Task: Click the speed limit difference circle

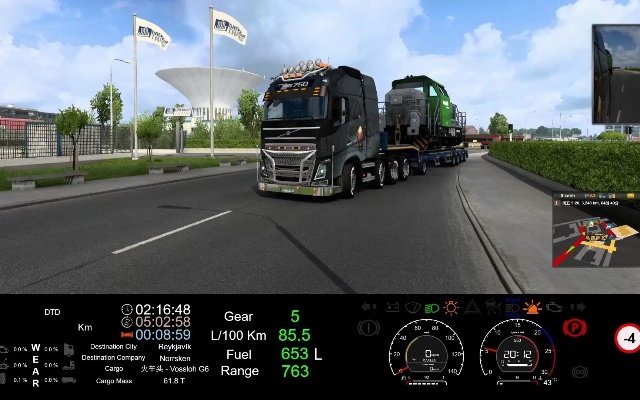Action: coord(627,338)
